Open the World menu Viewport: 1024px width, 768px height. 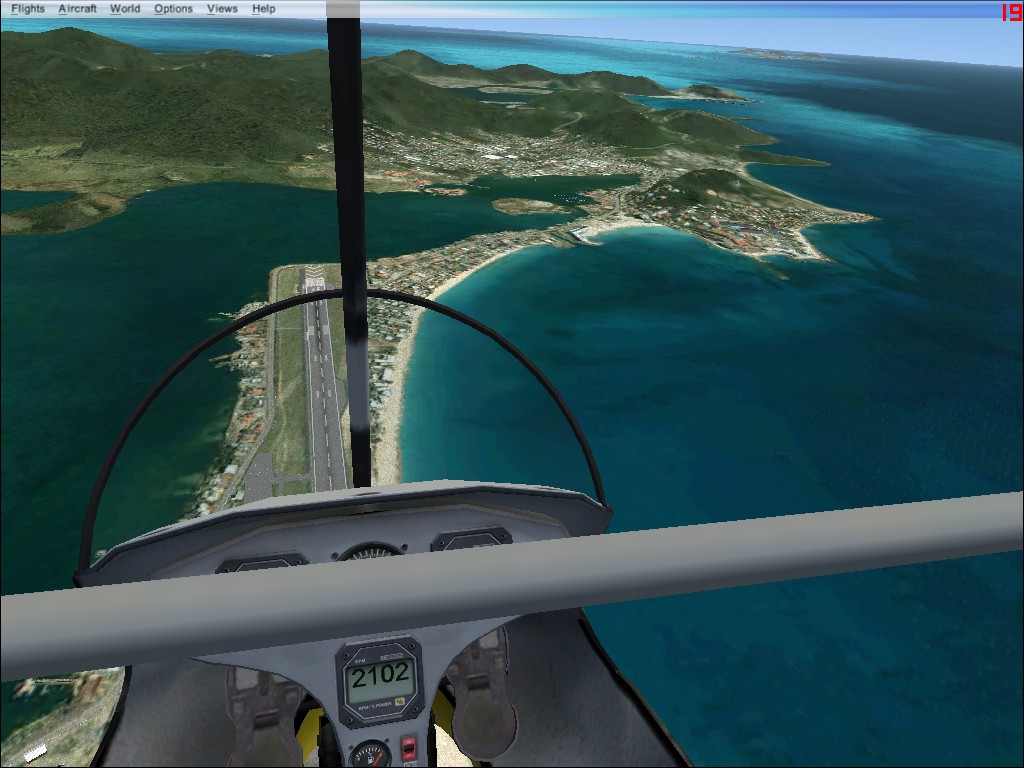(125, 9)
